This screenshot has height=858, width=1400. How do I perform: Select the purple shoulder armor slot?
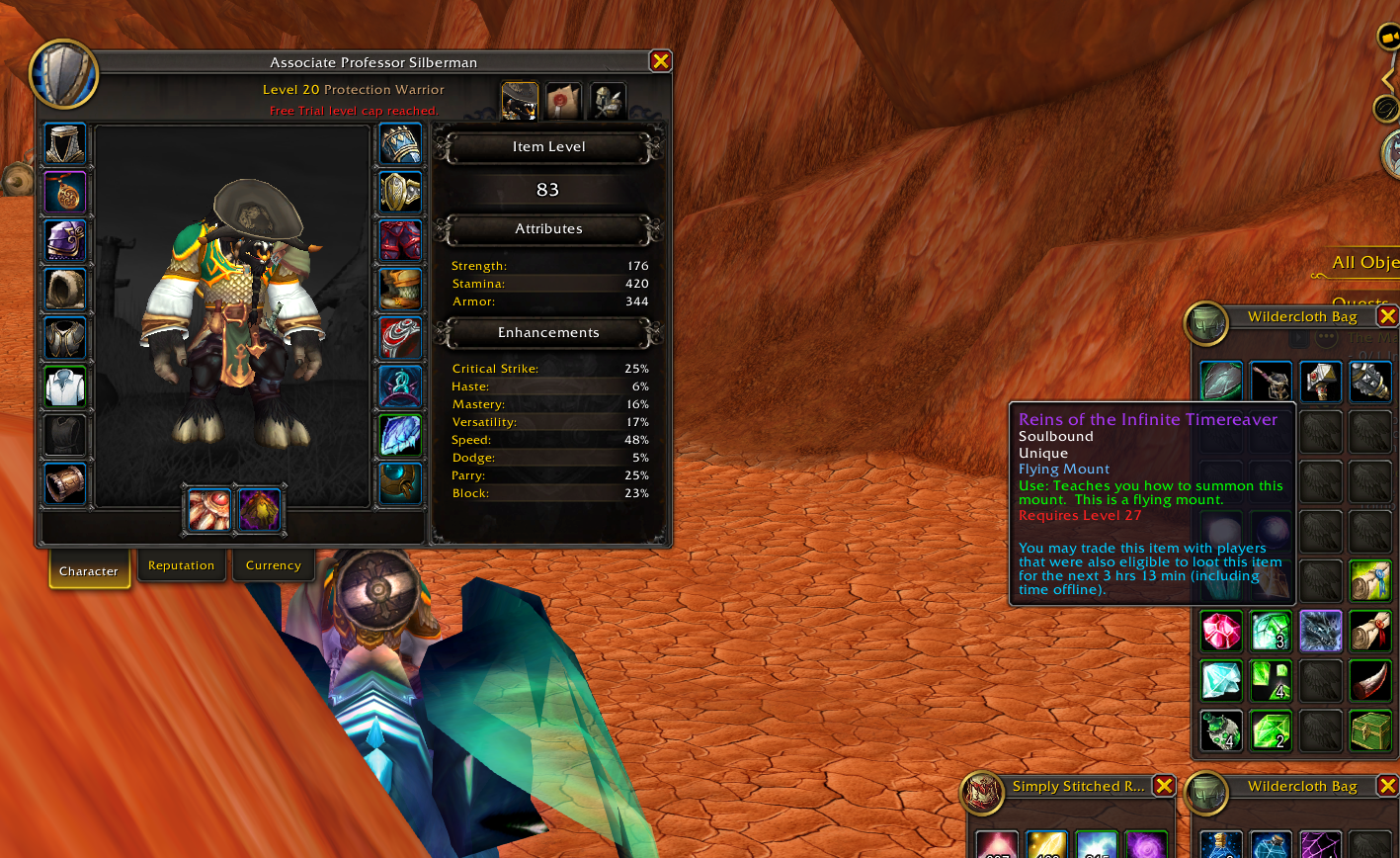pyautogui.click(x=66, y=240)
